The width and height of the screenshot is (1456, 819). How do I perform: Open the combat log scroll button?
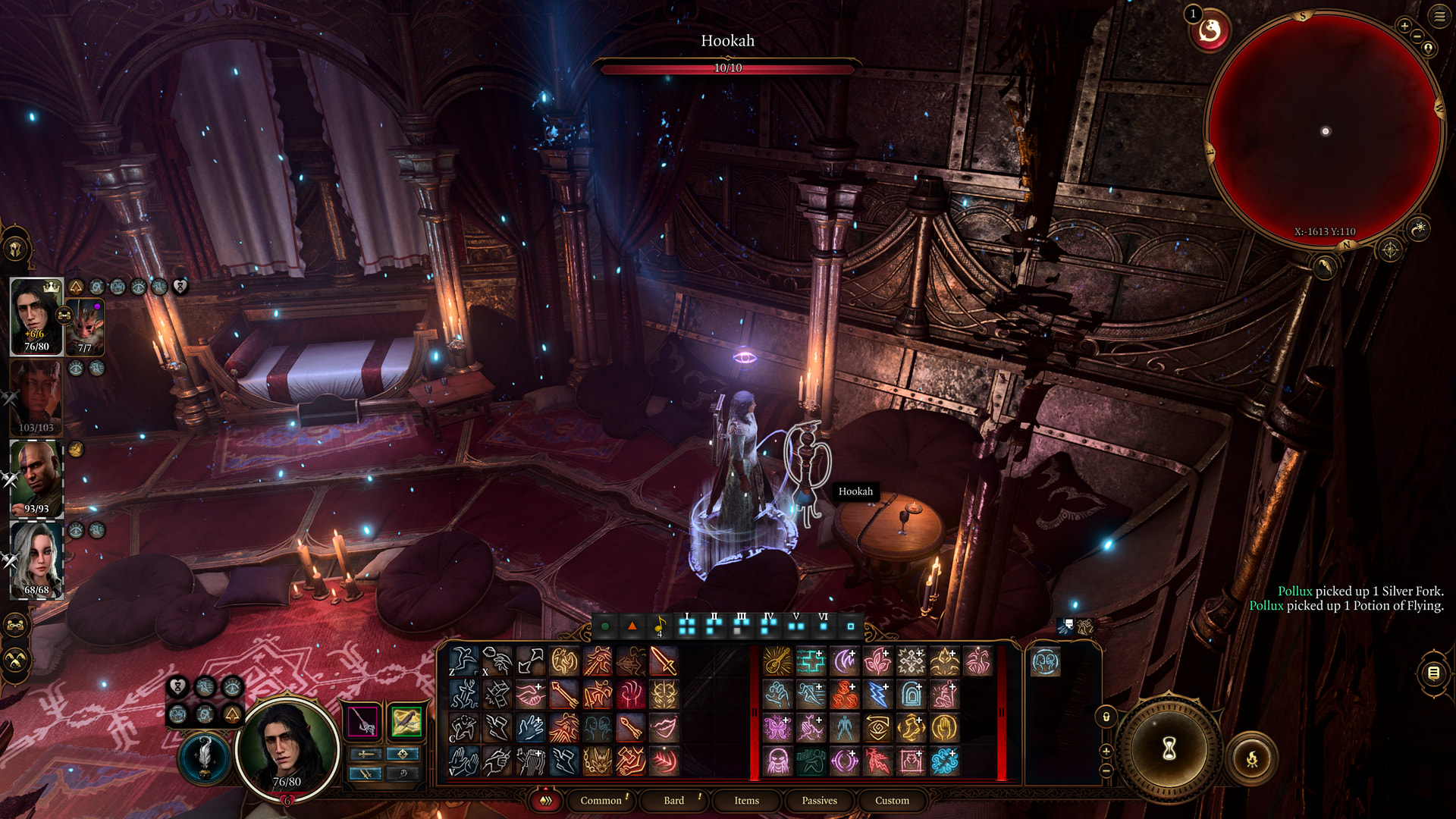coord(1433,673)
